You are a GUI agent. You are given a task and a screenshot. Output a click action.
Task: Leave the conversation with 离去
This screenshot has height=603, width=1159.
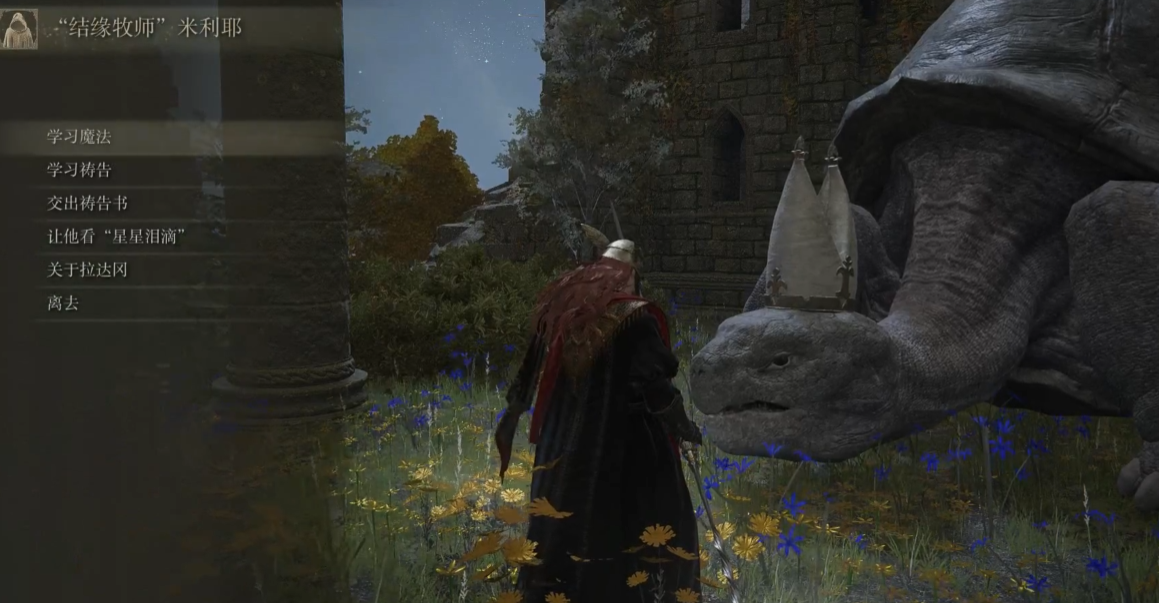63,303
